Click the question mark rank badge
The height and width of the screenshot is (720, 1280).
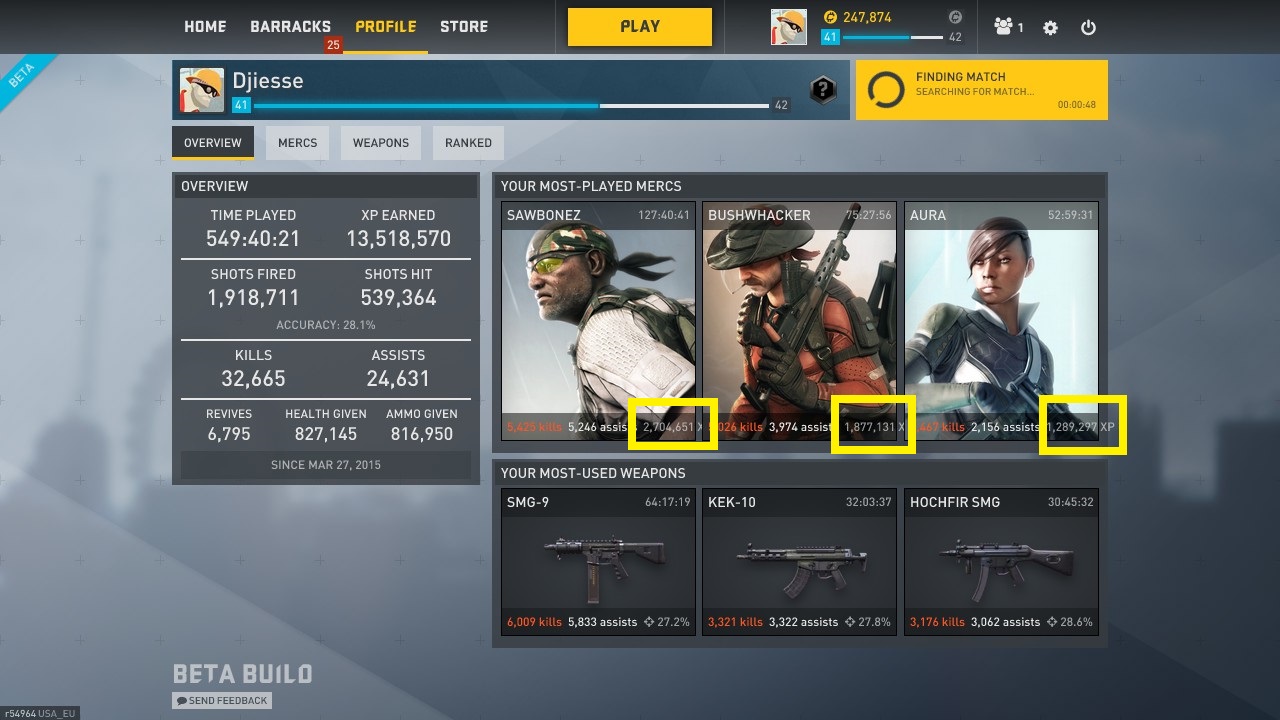(x=822, y=90)
